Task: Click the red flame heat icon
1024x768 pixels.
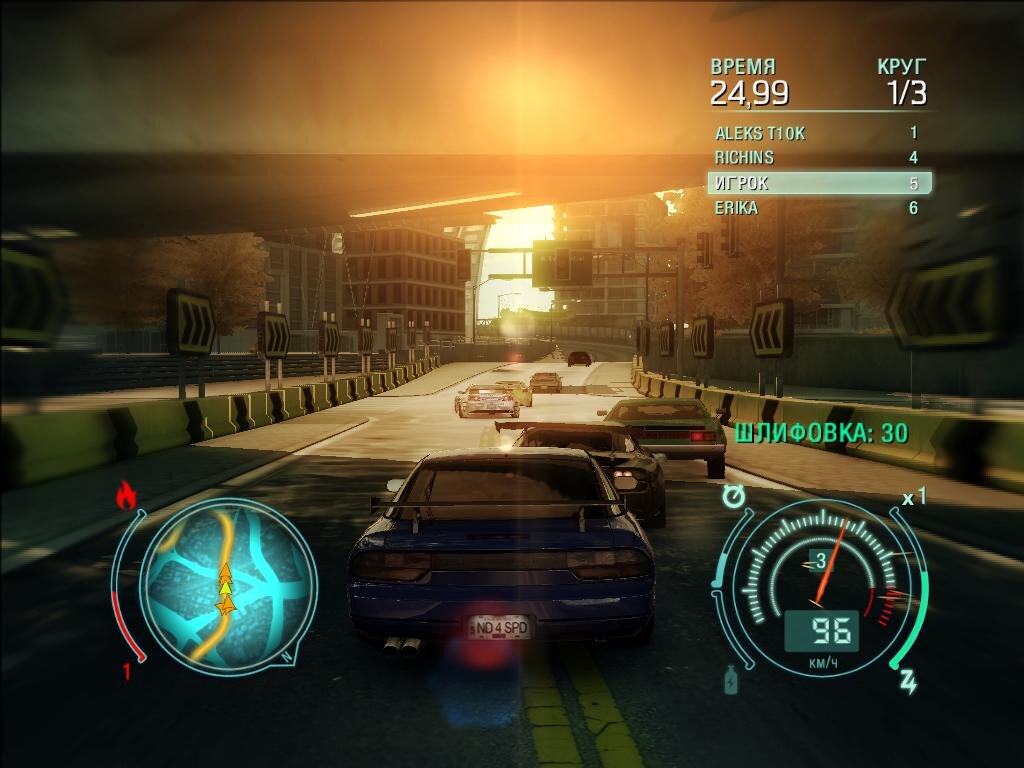Action: pyautogui.click(x=127, y=495)
